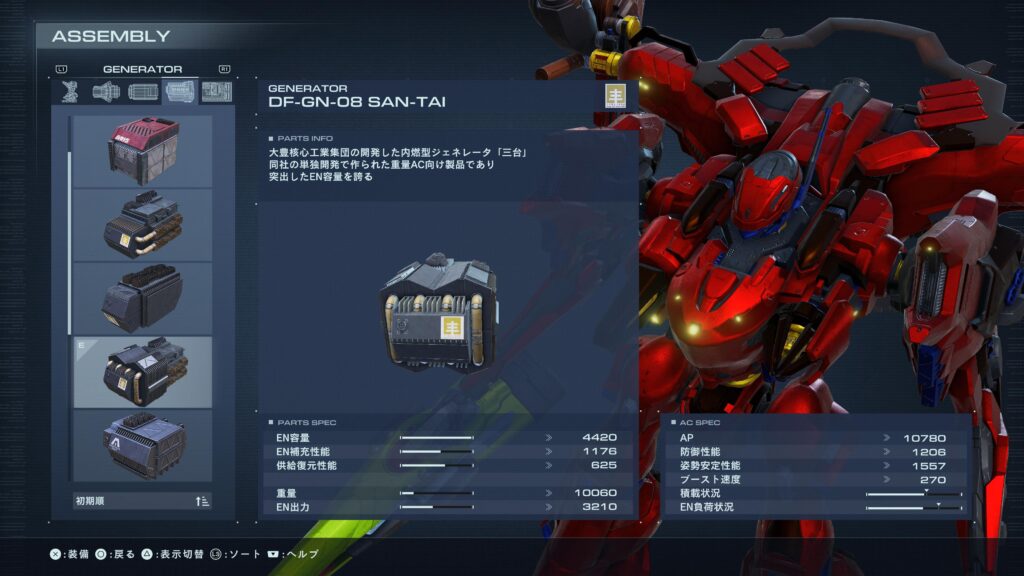Open the expansion parts tab after generator
Image resolution: width=1024 pixels, height=576 pixels.
pyautogui.click(x=216, y=92)
